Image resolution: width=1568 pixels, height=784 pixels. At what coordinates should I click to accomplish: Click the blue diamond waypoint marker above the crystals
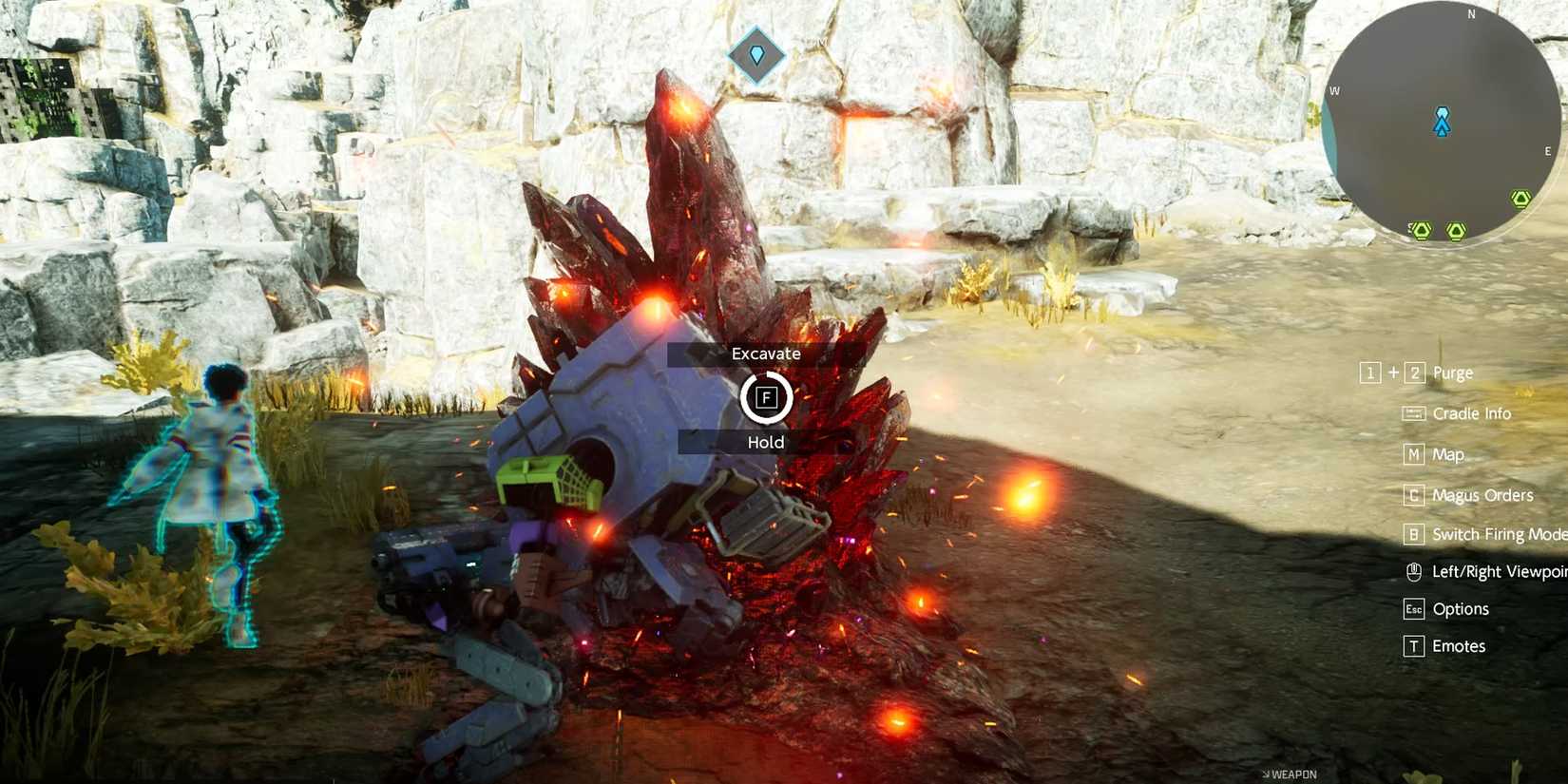click(756, 55)
